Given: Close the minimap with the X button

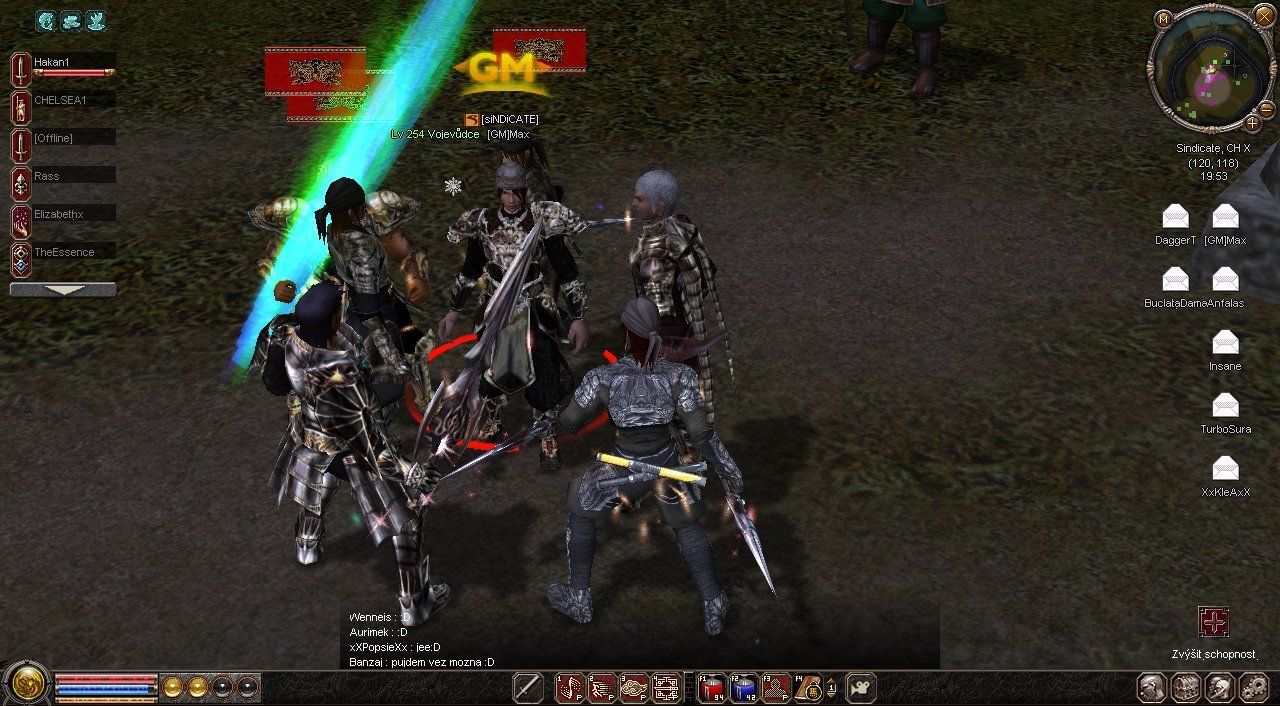Looking at the screenshot, I should click(1265, 16).
